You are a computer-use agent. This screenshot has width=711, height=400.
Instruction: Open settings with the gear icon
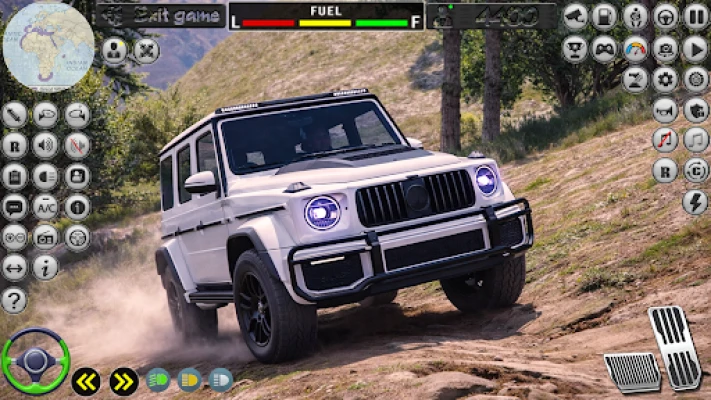point(665,79)
